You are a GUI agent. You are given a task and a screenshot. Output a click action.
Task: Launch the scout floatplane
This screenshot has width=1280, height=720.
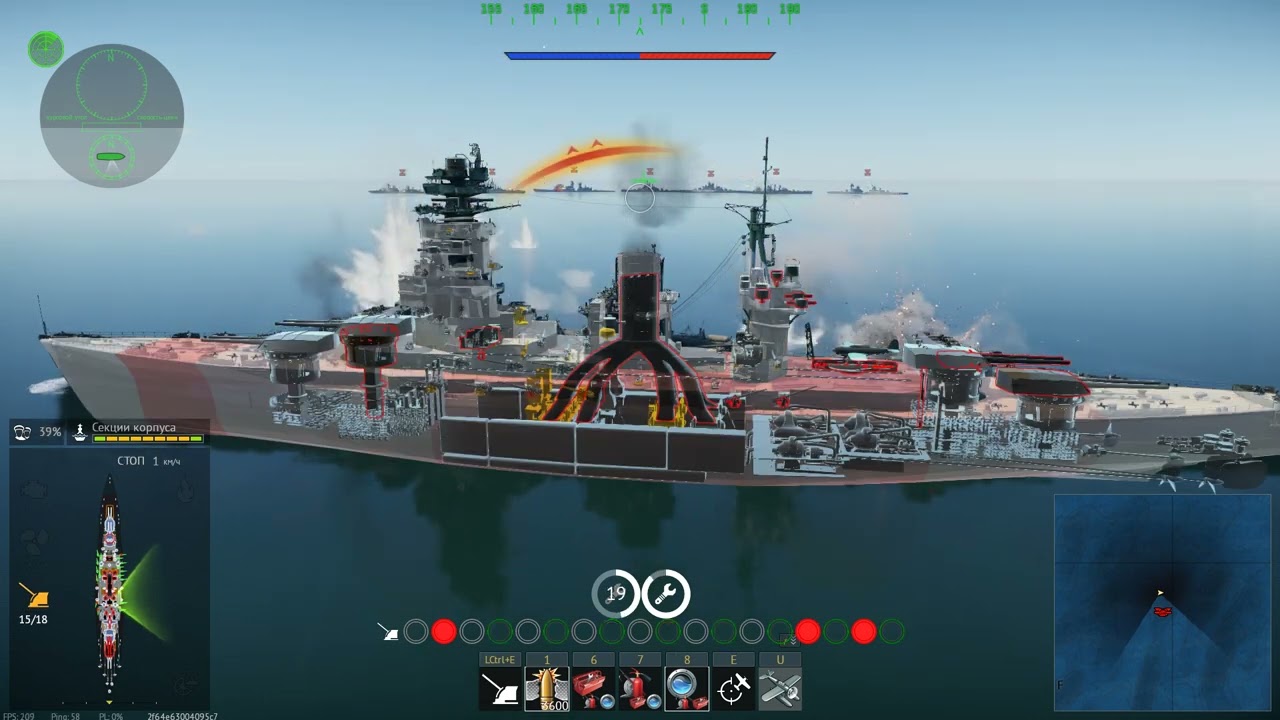pyautogui.click(x=780, y=688)
